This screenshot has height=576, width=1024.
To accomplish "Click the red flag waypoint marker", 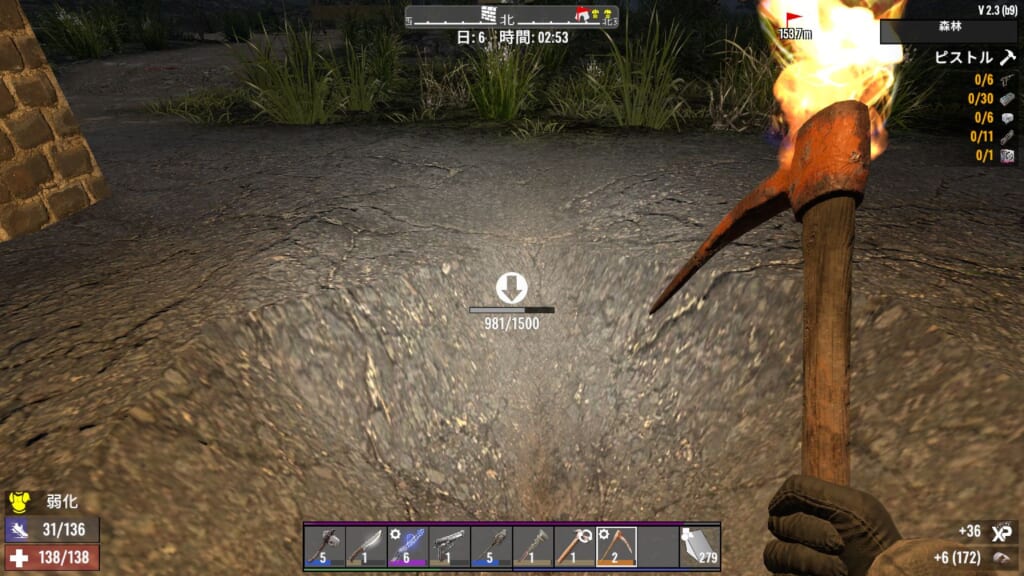I will [795, 20].
